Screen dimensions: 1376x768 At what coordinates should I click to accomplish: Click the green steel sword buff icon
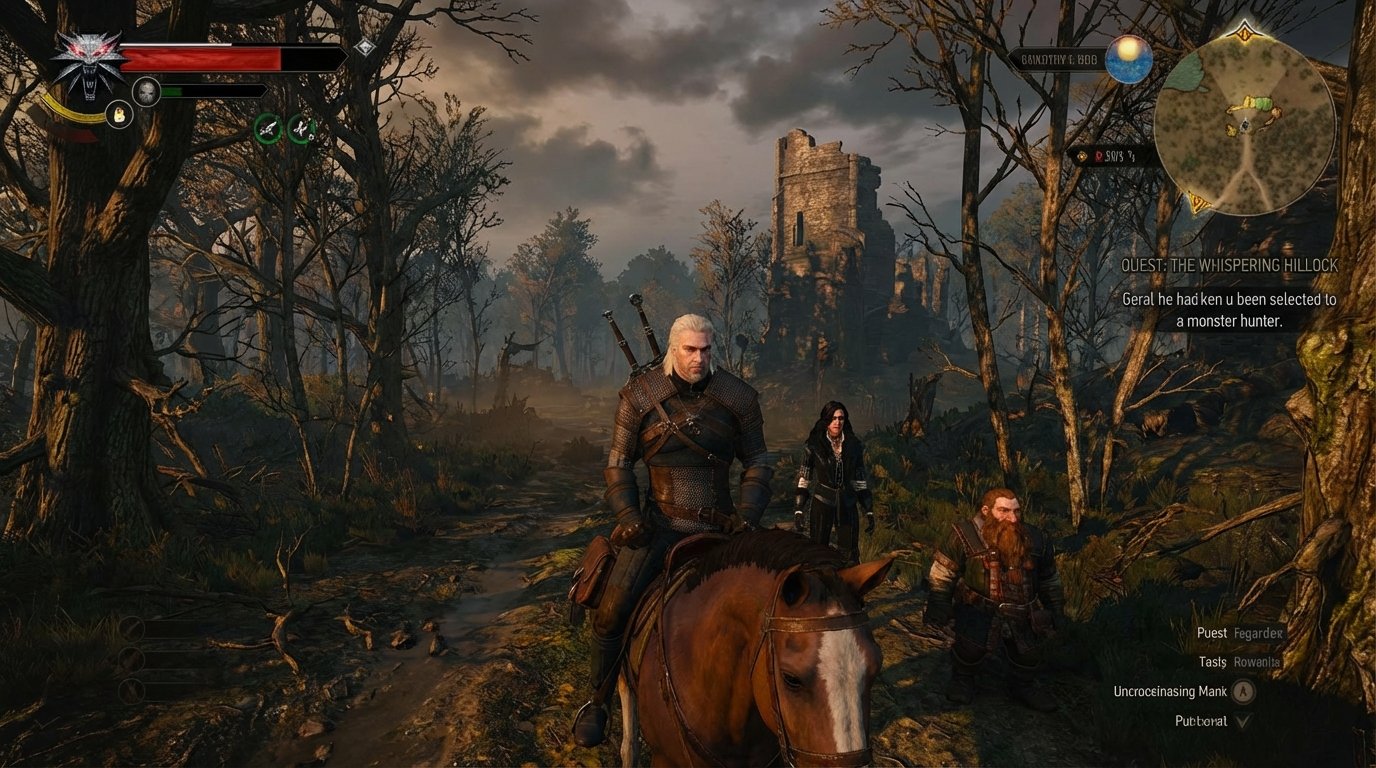[x=268, y=130]
